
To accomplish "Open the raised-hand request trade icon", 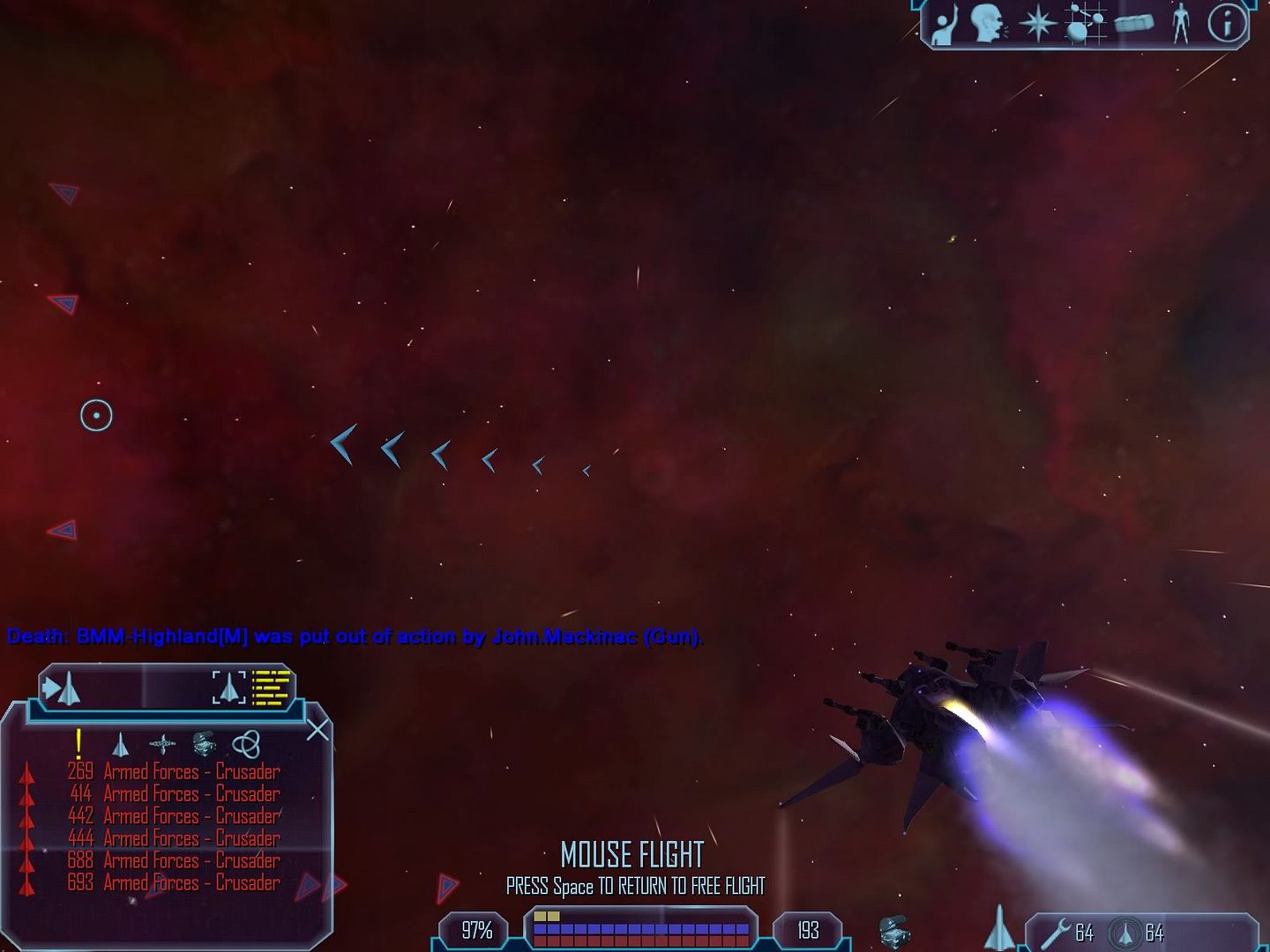I will (x=945, y=25).
